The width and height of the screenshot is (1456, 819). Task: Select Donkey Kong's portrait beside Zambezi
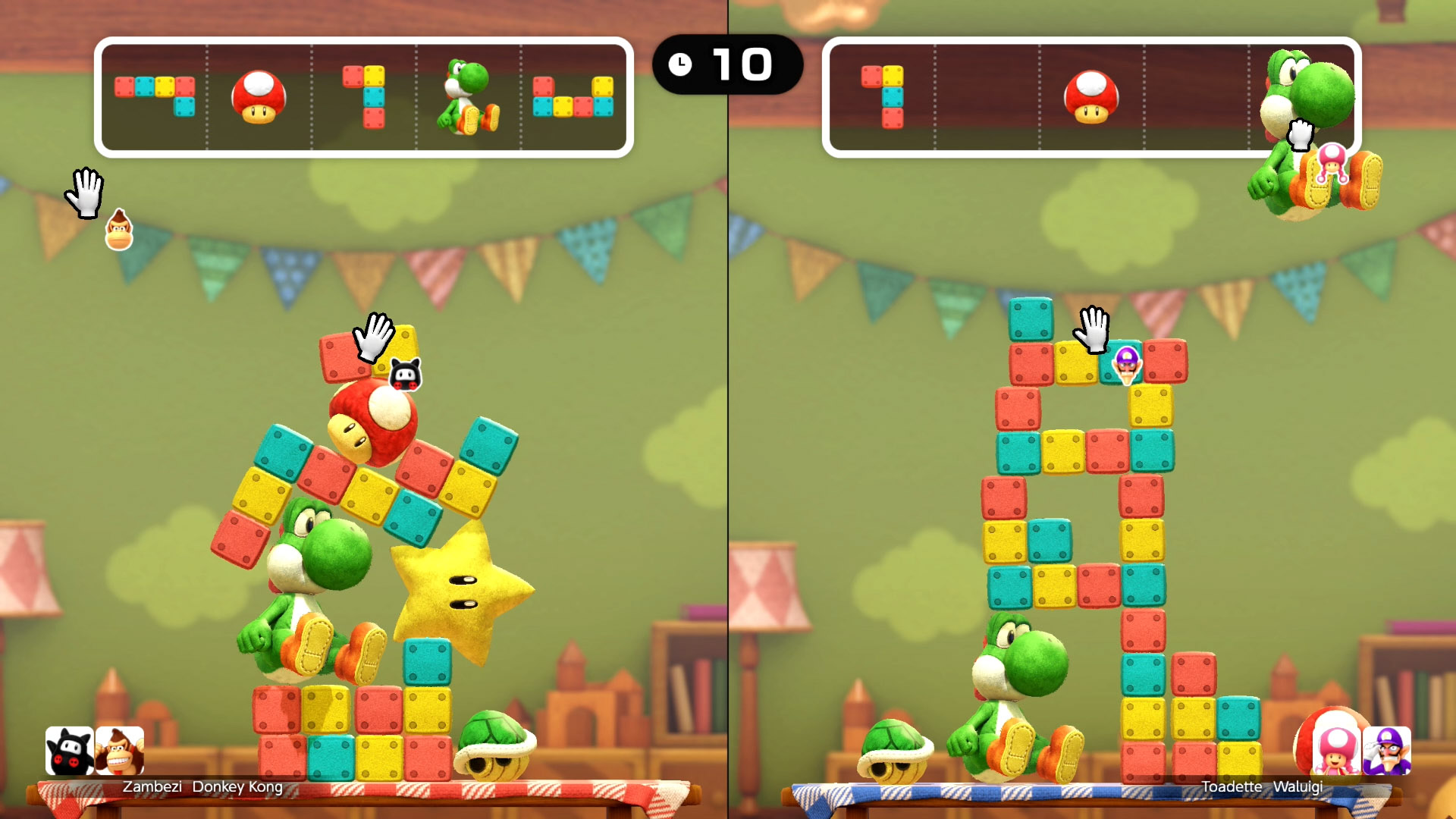tap(120, 751)
